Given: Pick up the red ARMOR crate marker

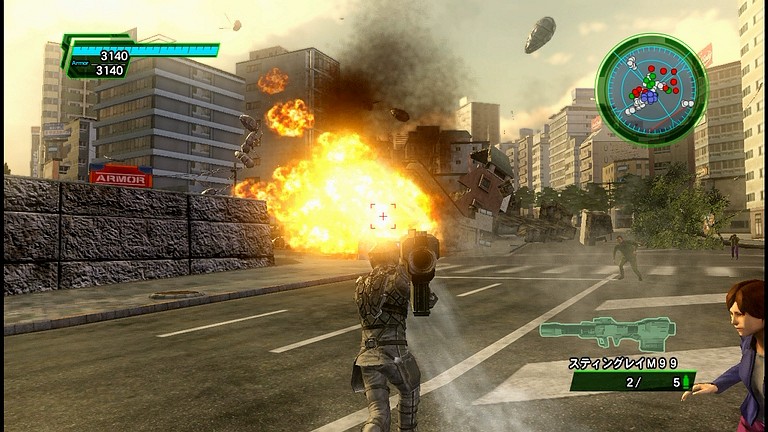Looking at the screenshot, I should click(x=121, y=179).
